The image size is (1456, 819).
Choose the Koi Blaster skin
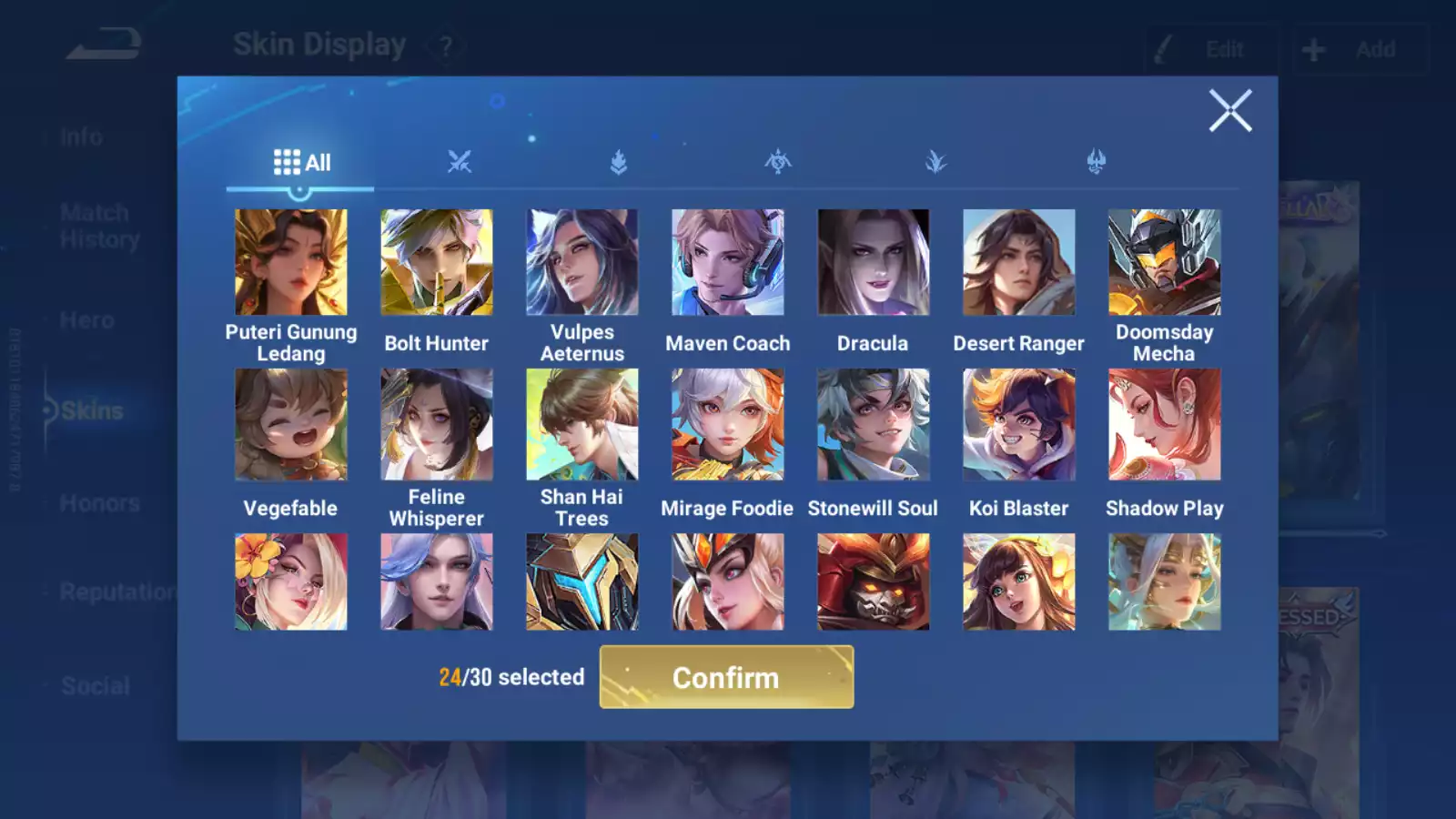click(1019, 424)
